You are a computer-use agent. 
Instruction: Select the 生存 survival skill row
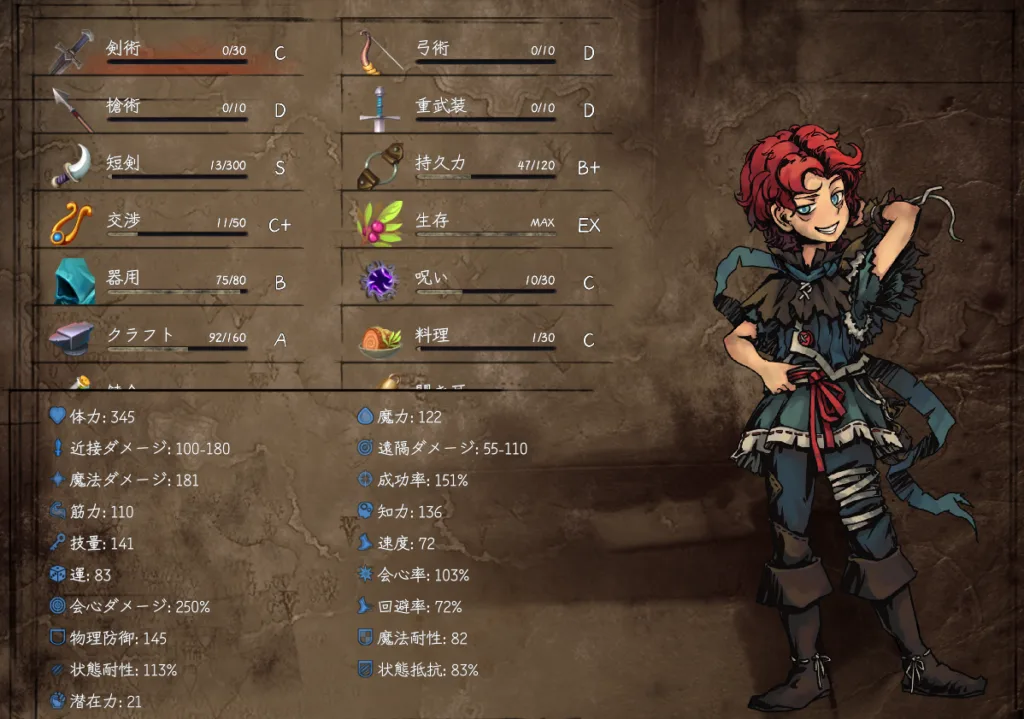coord(478,224)
